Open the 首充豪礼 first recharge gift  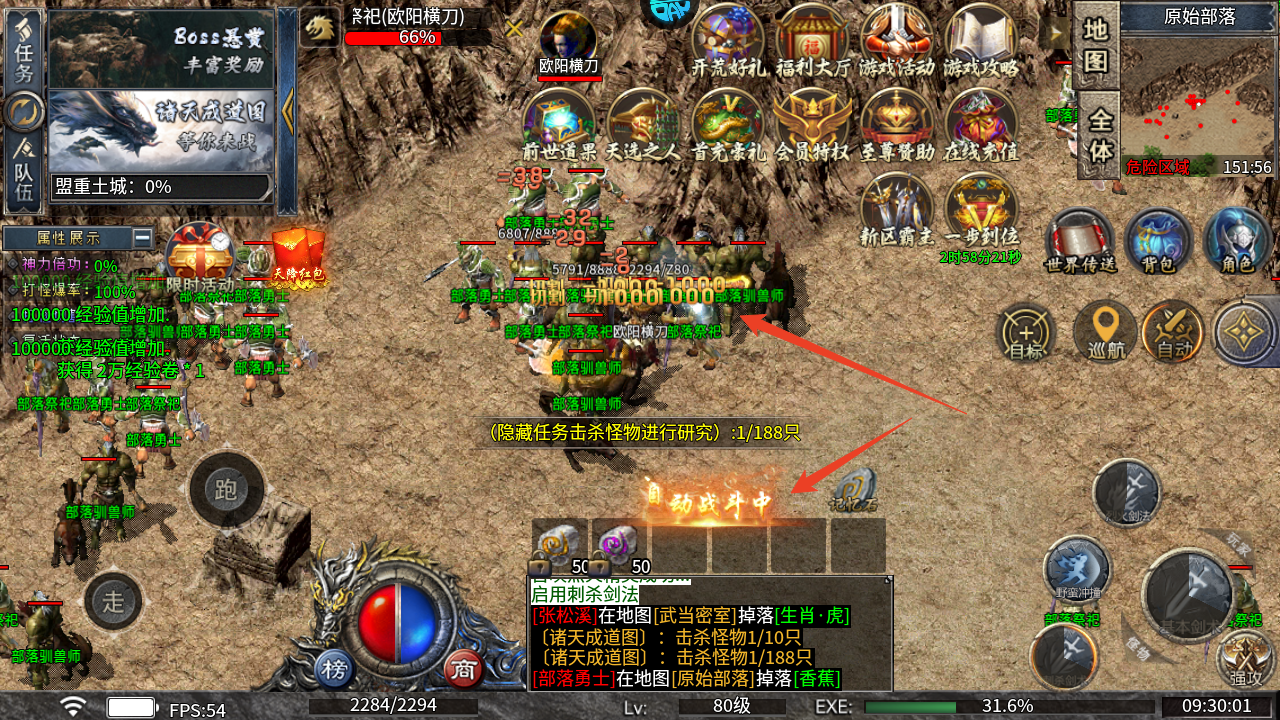click(728, 126)
